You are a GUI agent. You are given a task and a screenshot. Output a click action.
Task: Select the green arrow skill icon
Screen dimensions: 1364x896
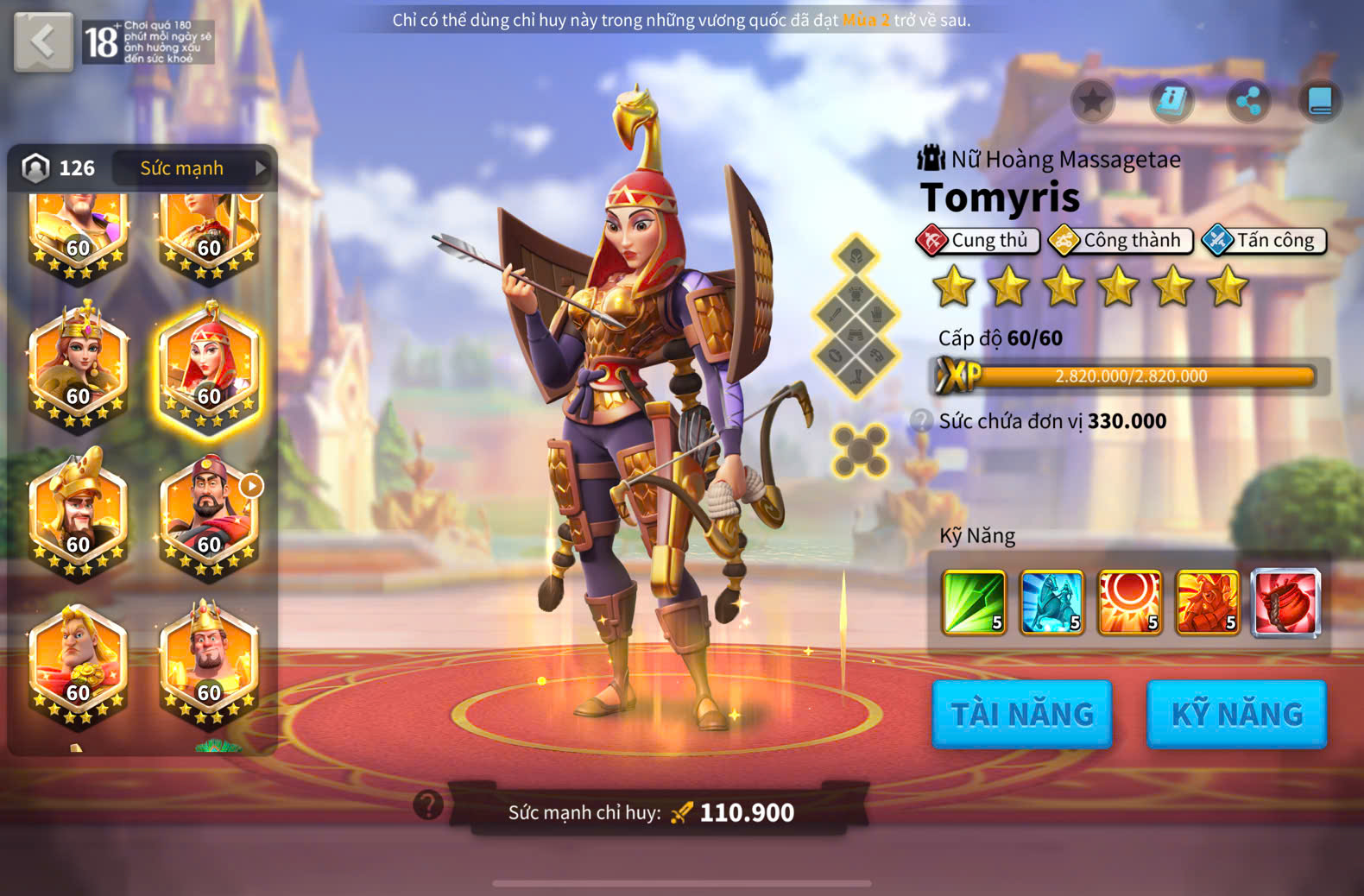(974, 603)
